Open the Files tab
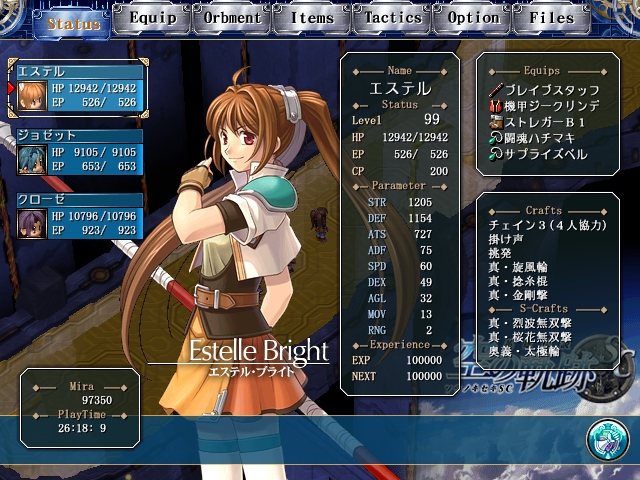640x480 pixels. point(553,18)
